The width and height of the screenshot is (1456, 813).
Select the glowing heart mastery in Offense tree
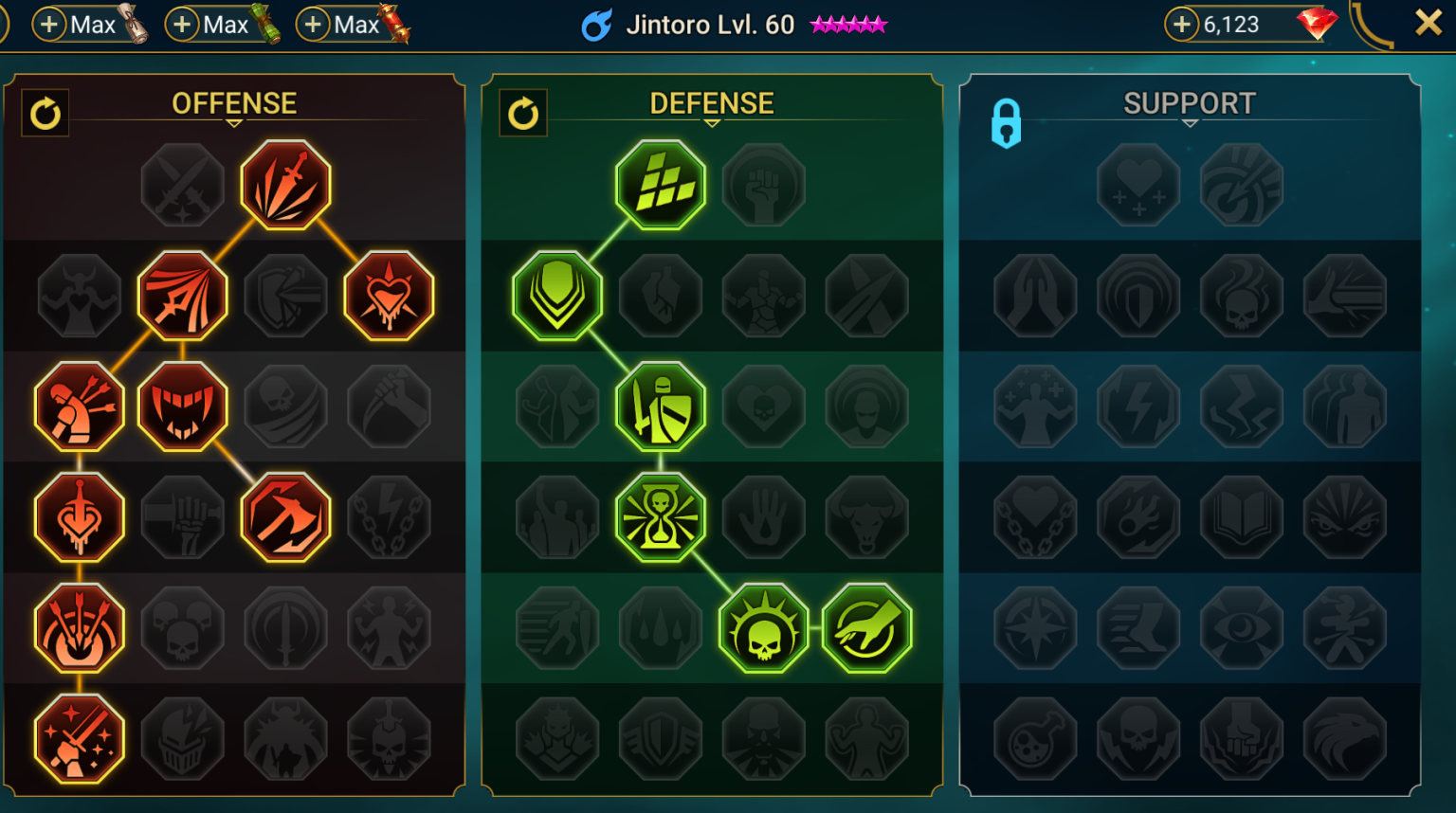pos(391,295)
